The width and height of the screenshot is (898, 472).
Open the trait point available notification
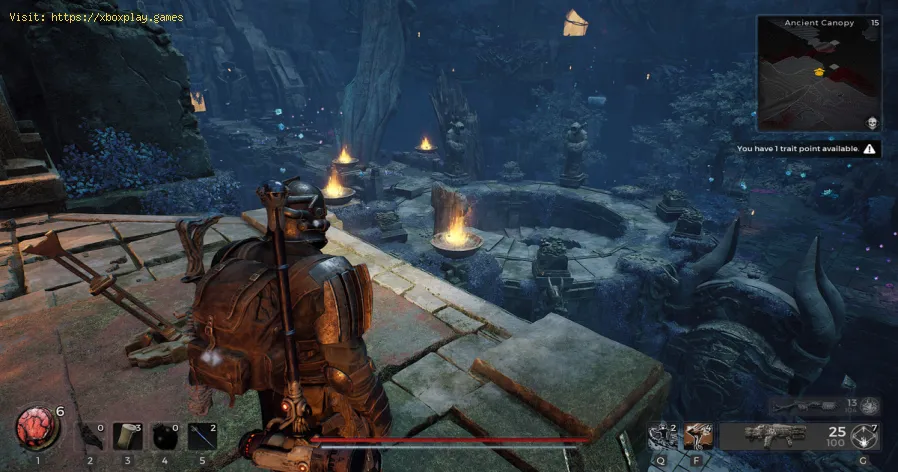tap(806, 149)
